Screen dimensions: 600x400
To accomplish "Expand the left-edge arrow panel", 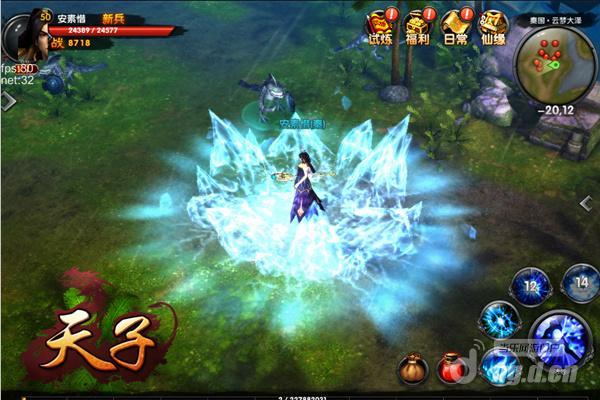I will [8, 101].
